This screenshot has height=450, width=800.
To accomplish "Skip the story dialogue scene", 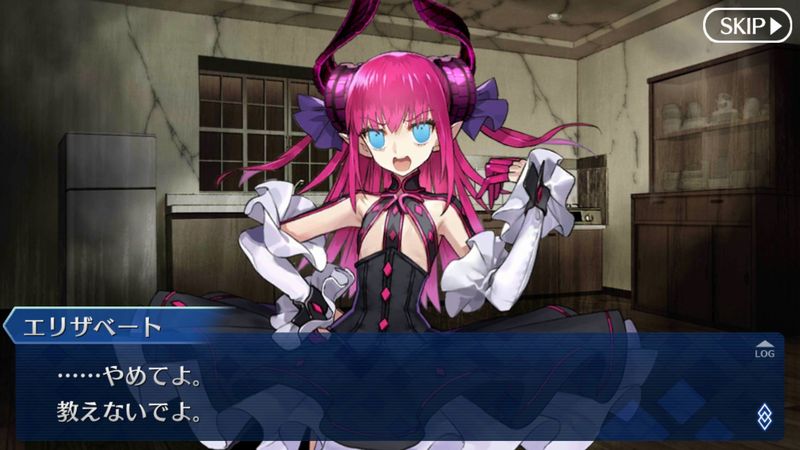I will click(x=747, y=25).
